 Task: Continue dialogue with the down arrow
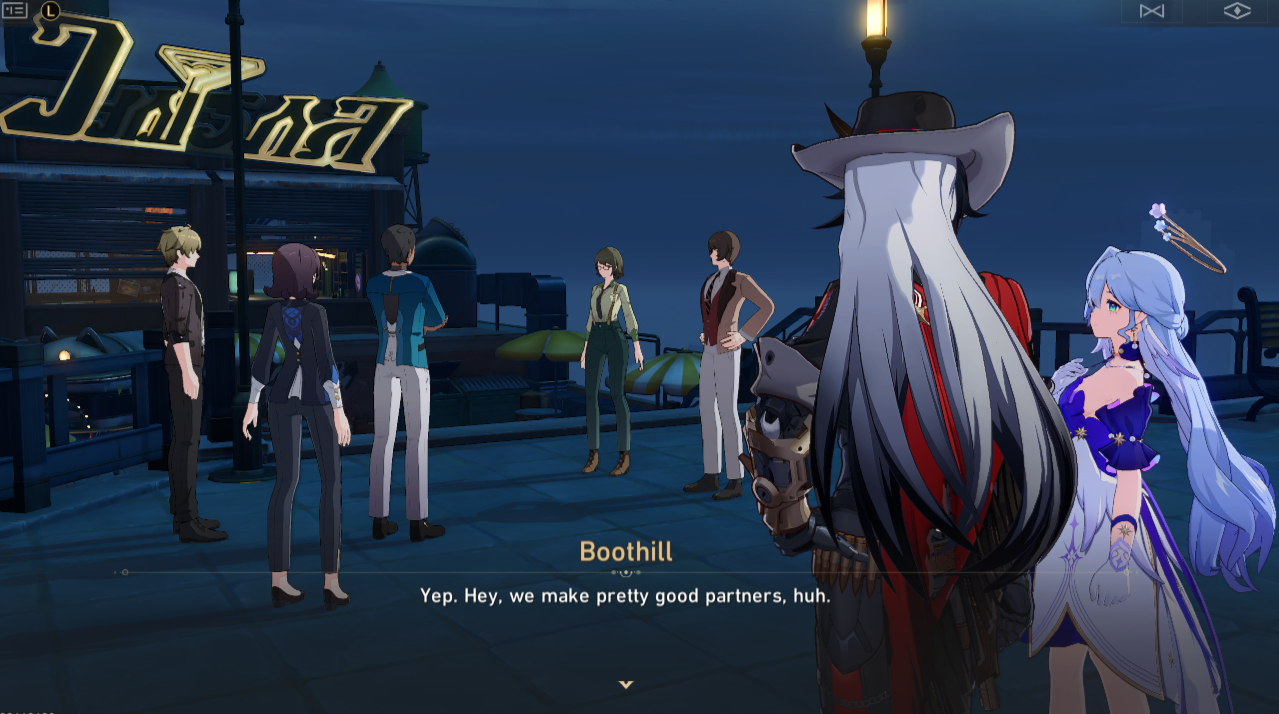tap(626, 684)
